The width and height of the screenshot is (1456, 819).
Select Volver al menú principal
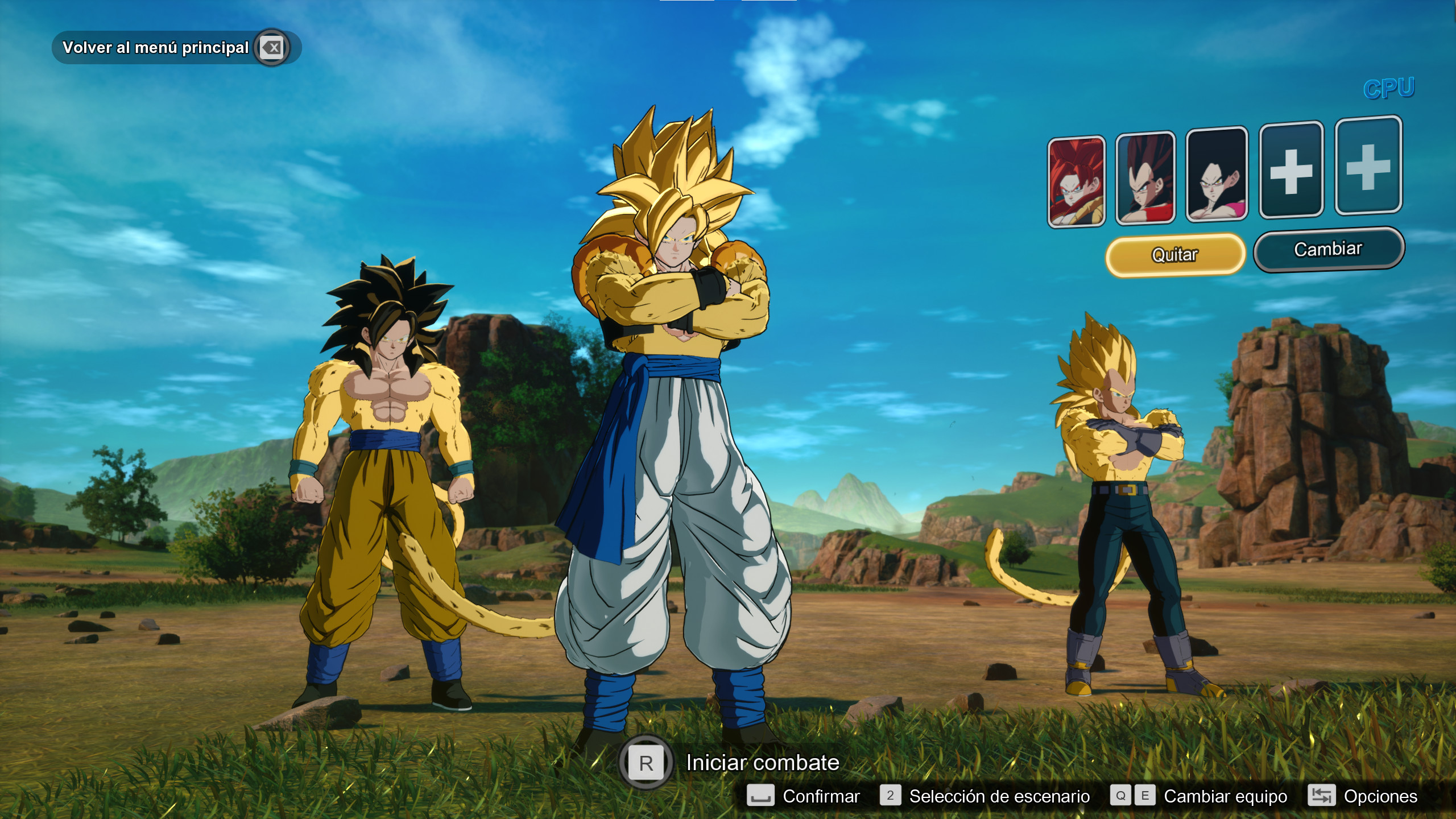pyautogui.click(x=155, y=48)
